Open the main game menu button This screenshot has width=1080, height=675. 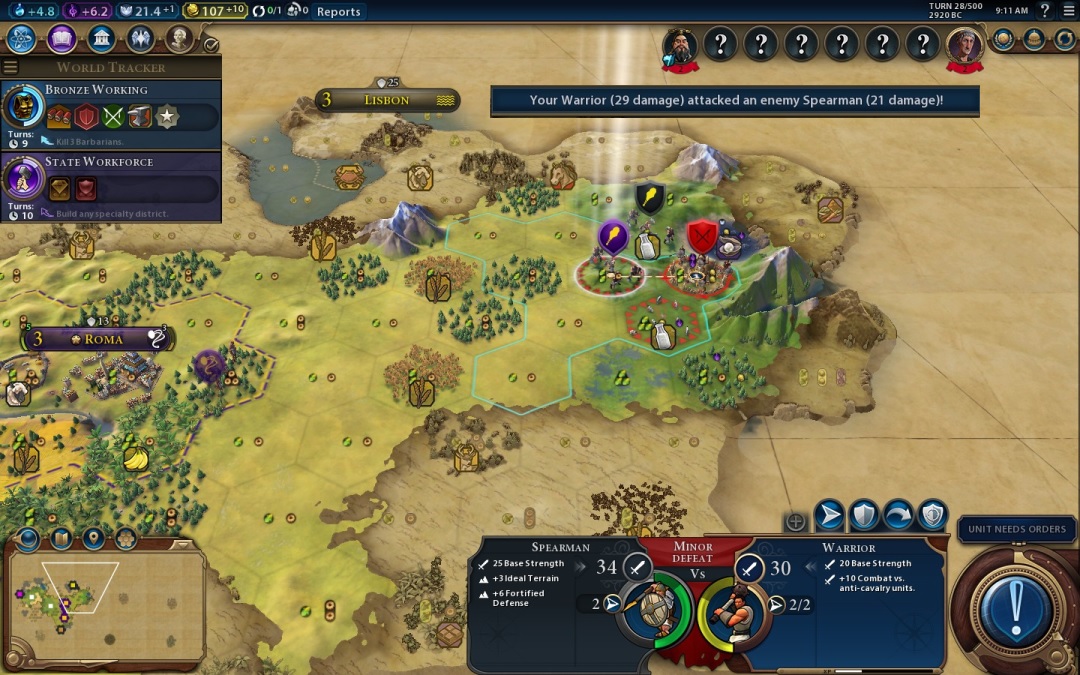1068,11
